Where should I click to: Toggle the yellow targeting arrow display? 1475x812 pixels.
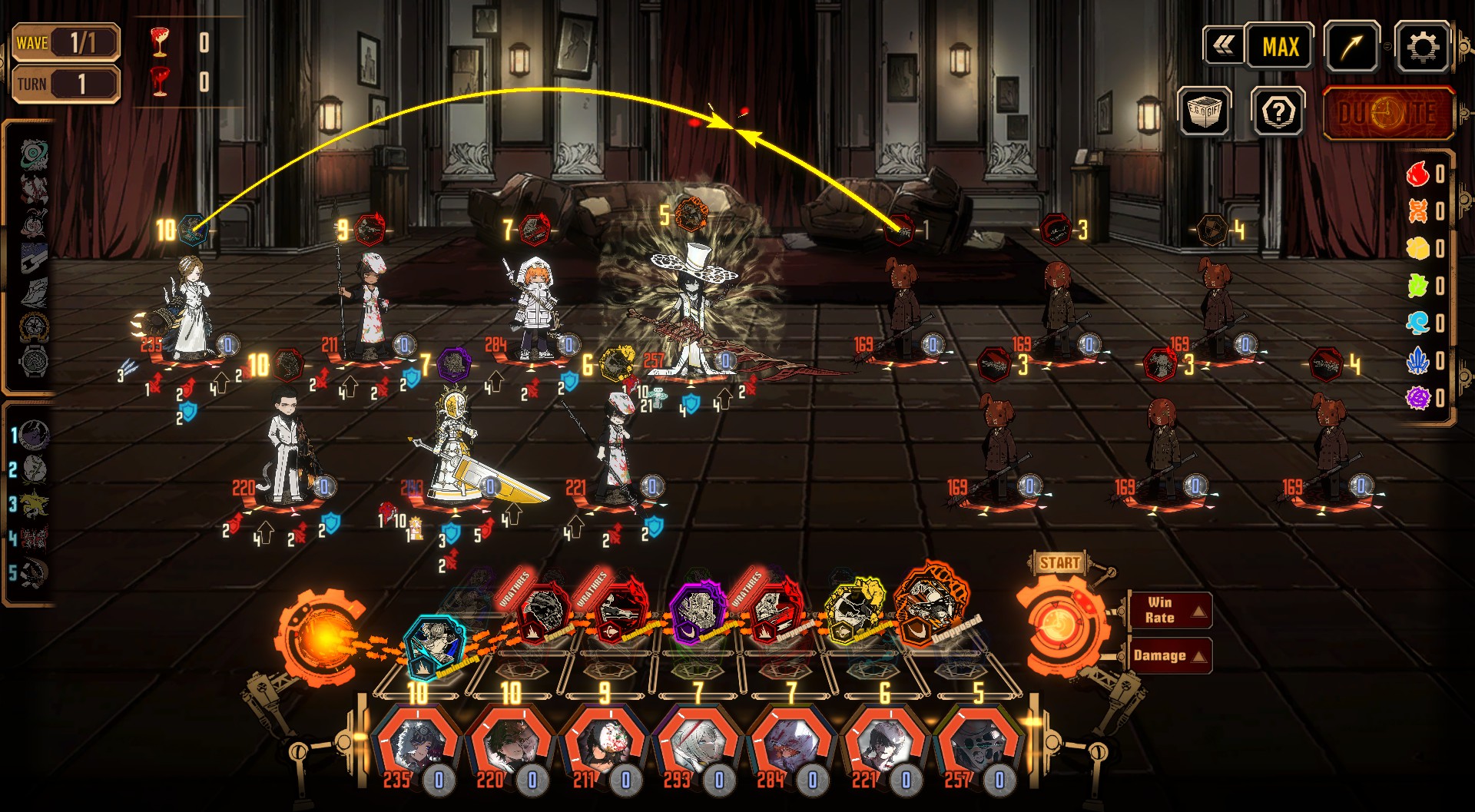(x=1351, y=47)
